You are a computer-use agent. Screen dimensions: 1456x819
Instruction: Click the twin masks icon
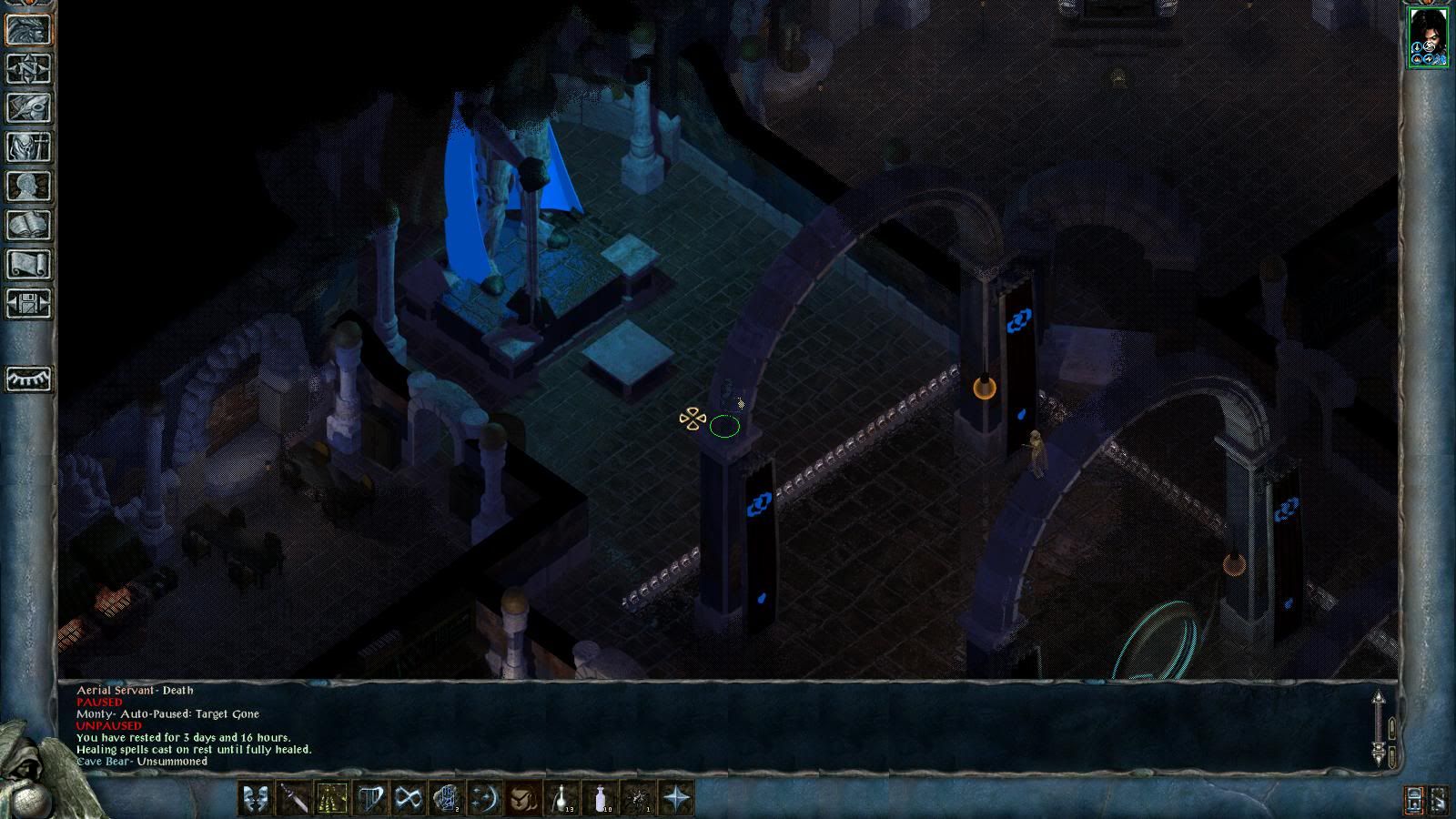[255, 798]
